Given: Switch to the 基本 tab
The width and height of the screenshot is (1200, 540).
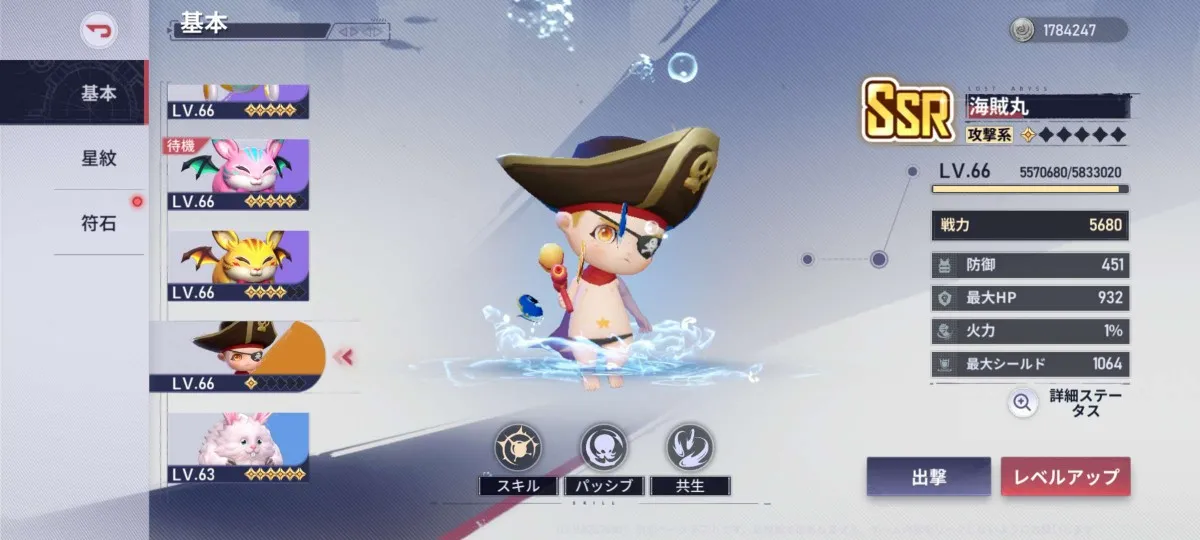Looking at the screenshot, I should click(x=98, y=93).
